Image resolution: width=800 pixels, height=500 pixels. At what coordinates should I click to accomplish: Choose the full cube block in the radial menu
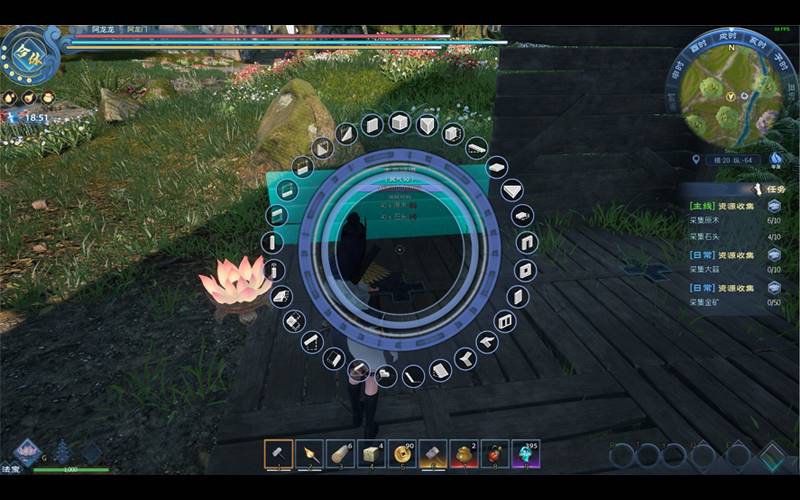(x=400, y=123)
